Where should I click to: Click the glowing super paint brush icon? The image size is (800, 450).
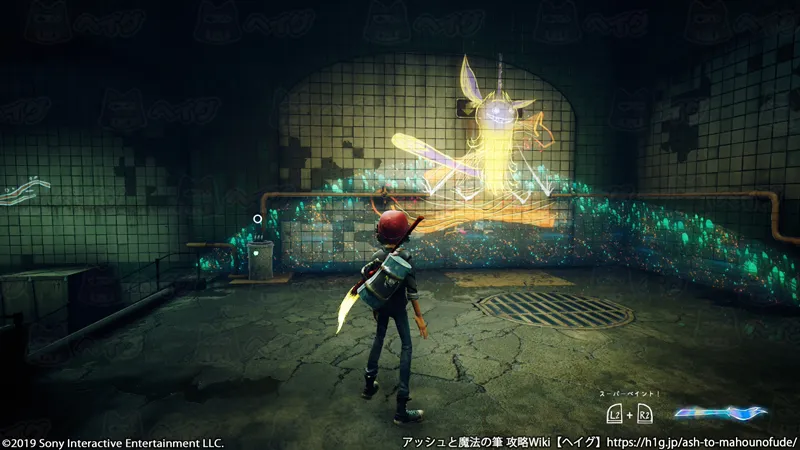(720, 412)
